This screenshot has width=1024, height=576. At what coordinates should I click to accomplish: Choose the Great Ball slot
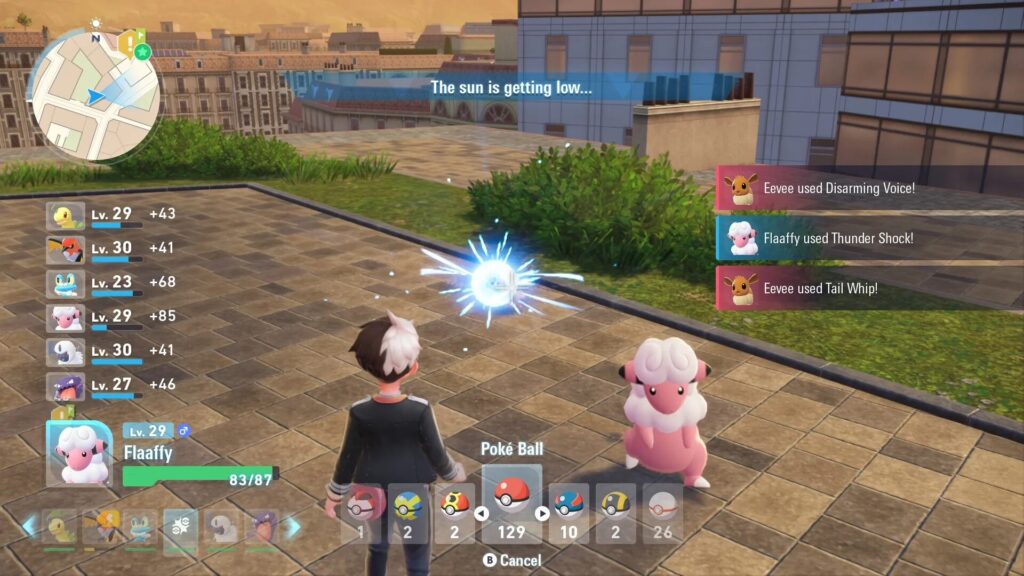tap(569, 511)
